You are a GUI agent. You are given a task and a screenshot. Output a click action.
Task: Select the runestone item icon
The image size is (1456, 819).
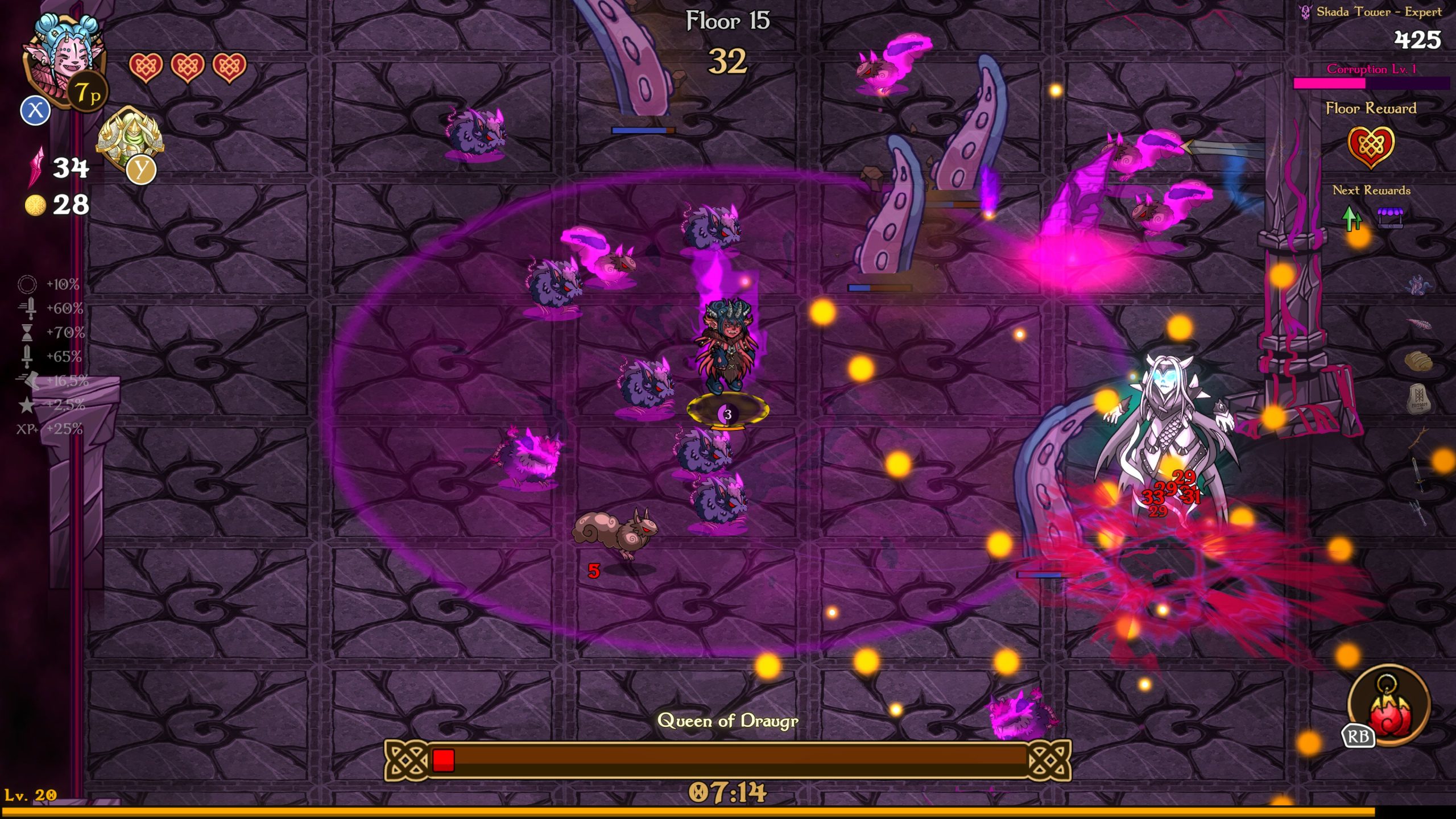pyautogui.click(x=1418, y=399)
